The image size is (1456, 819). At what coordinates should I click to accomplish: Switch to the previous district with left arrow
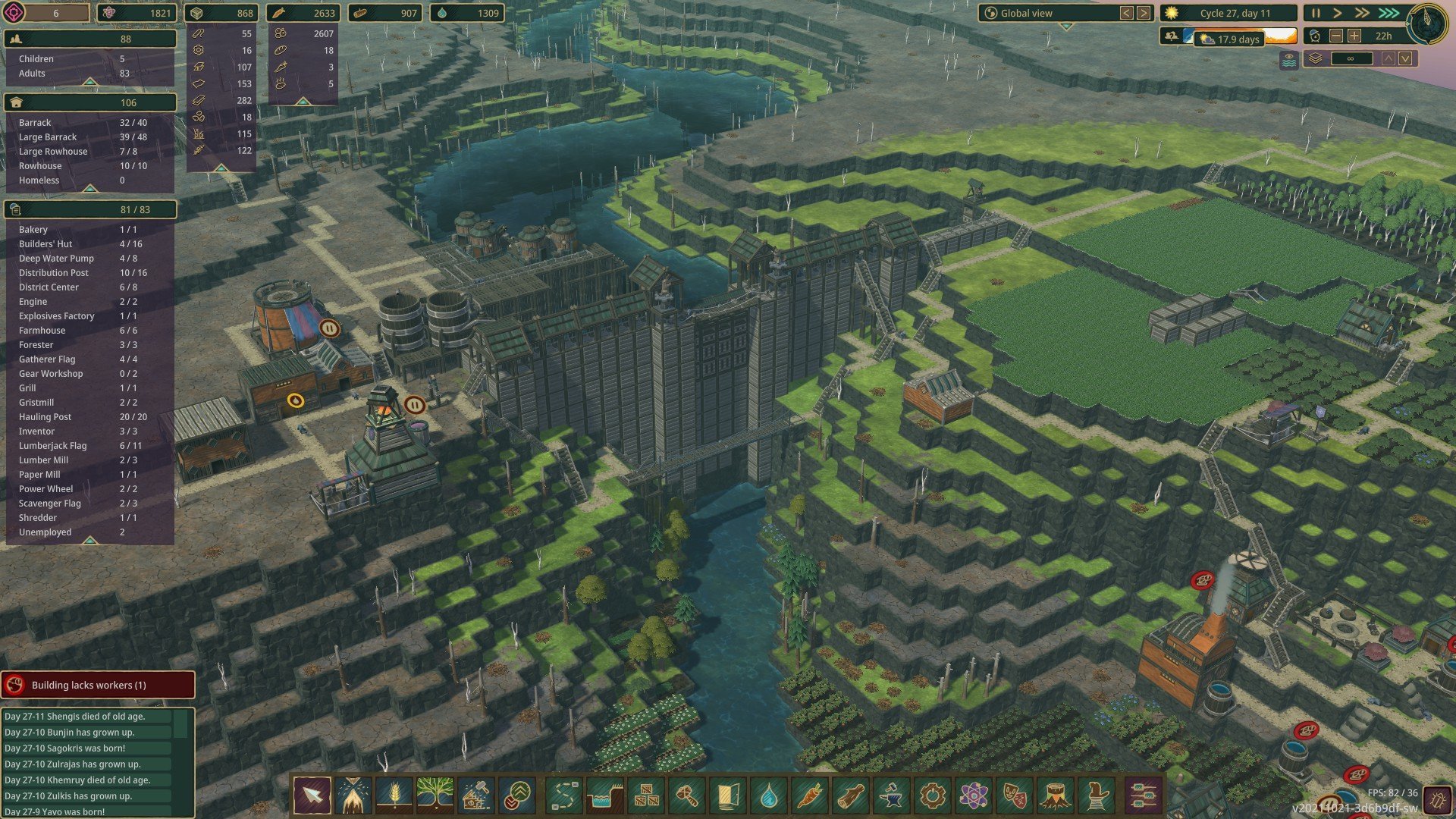pos(1127,13)
